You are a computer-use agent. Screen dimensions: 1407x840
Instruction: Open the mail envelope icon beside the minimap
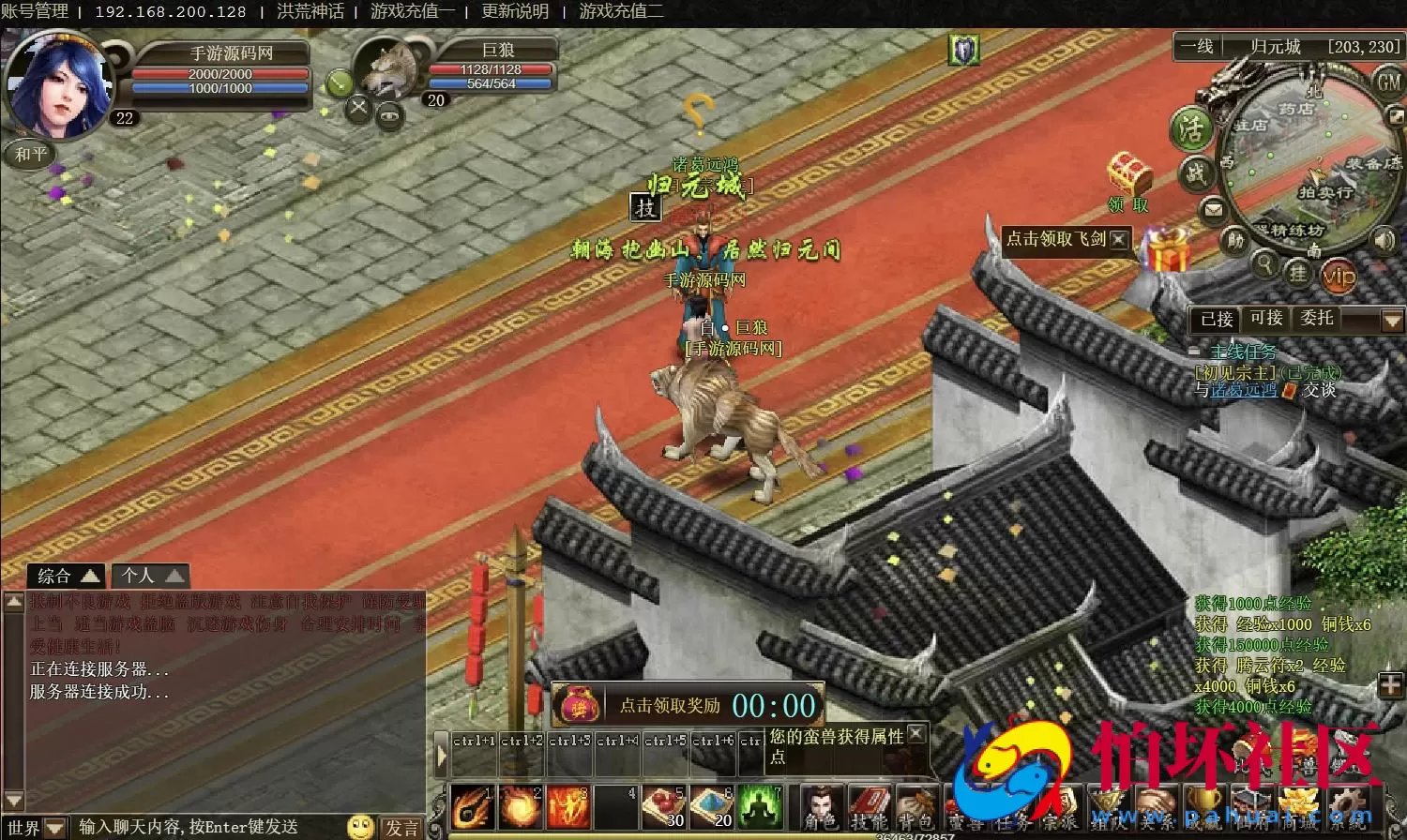click(x=1213, y=209)
